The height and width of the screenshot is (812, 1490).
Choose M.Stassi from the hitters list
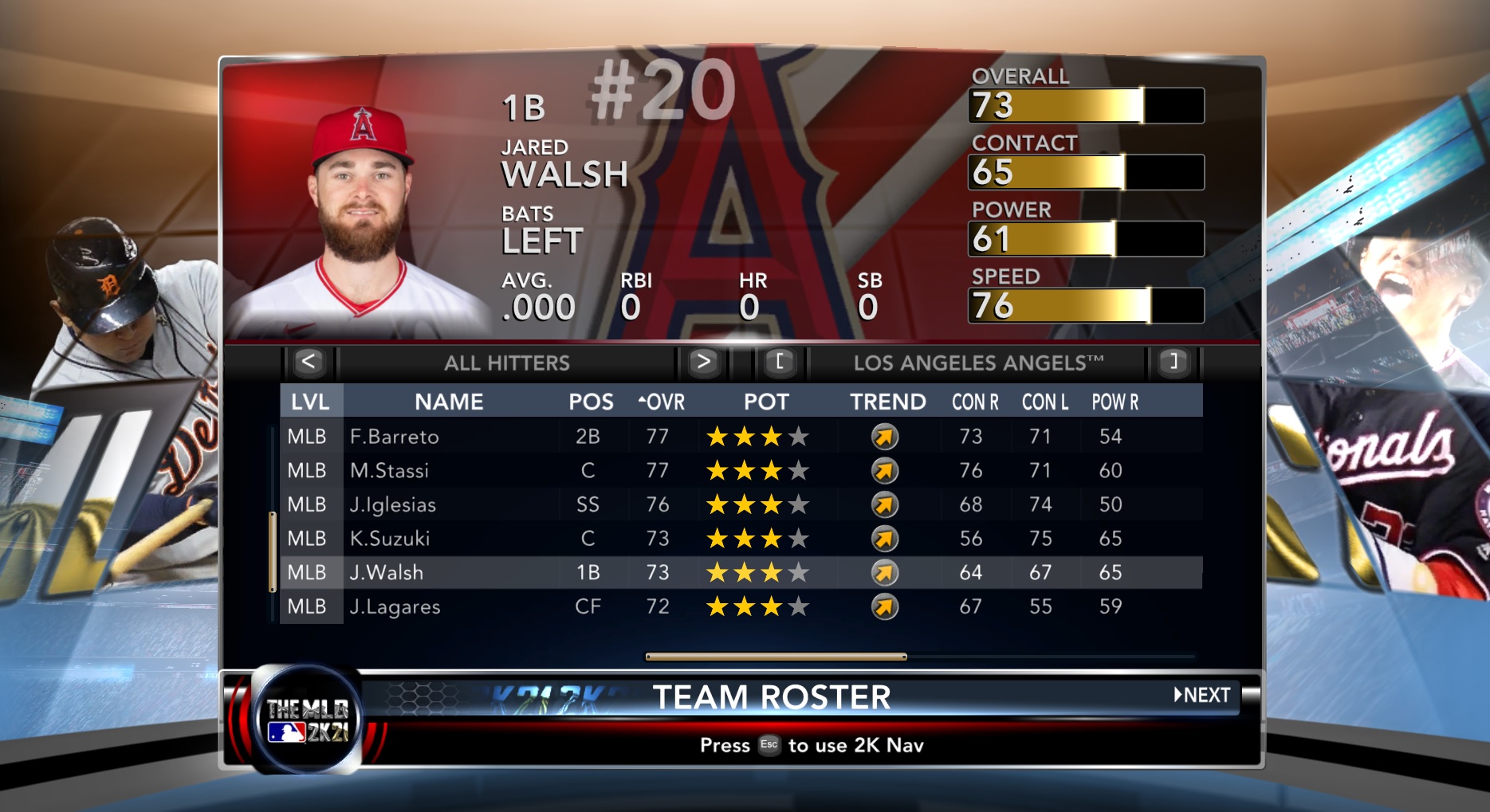389,471
